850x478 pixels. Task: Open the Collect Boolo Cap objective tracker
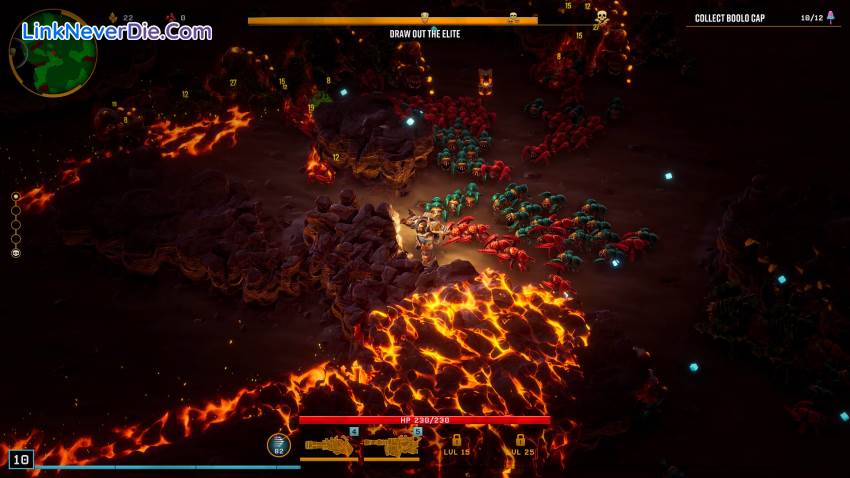point(760,18)
